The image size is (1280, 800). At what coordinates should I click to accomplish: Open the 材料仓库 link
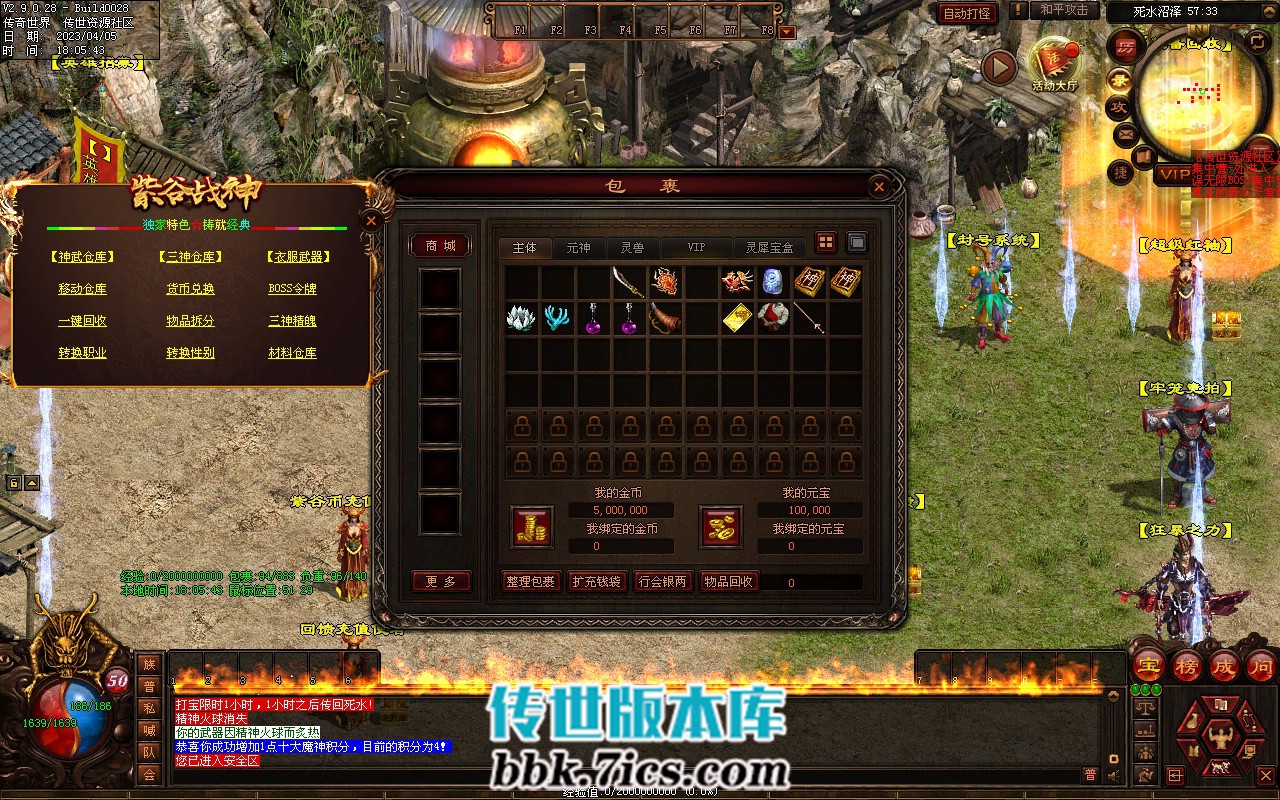pos(292,353)
